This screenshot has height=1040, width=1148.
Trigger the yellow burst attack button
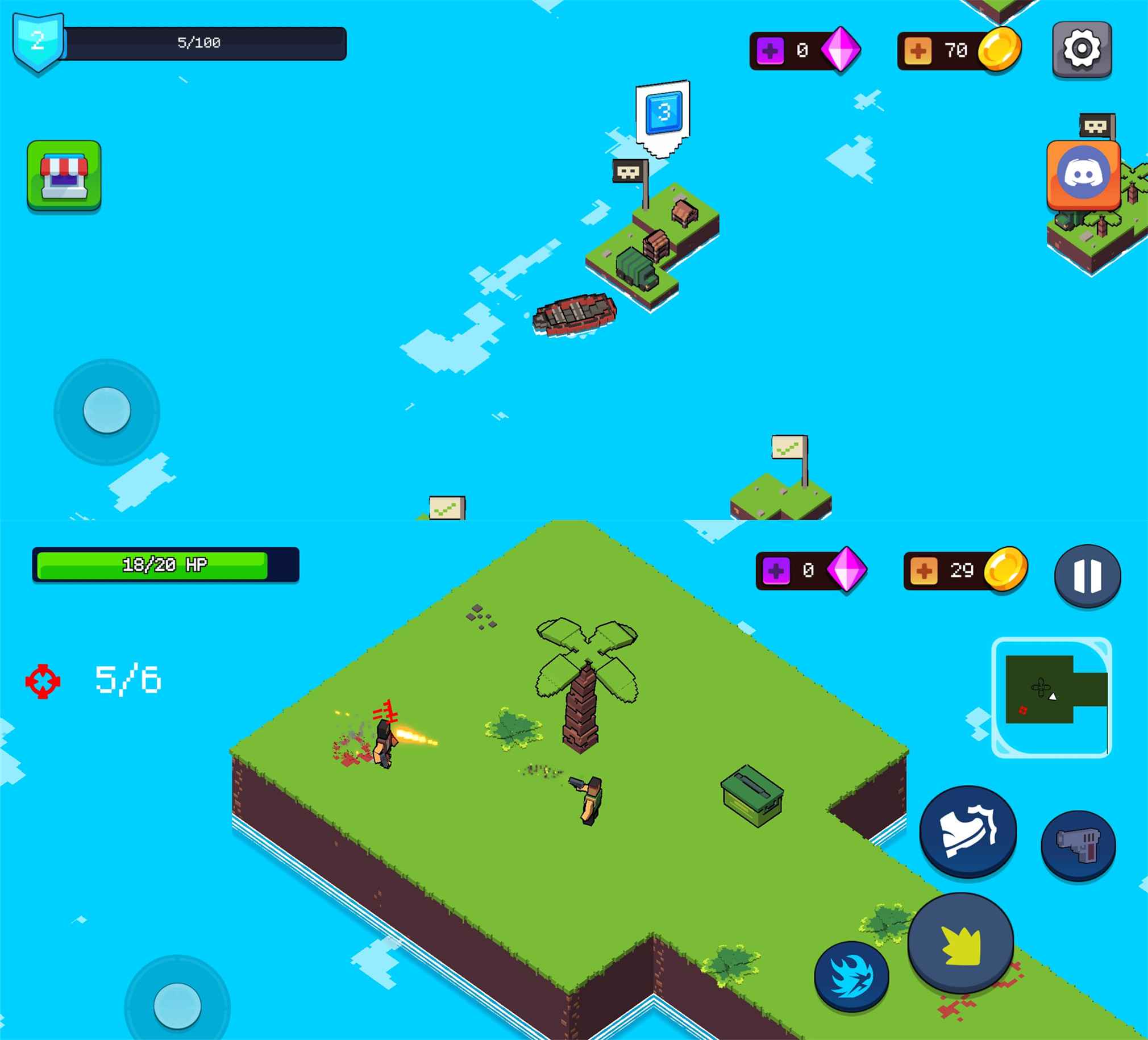pos(960,943)
